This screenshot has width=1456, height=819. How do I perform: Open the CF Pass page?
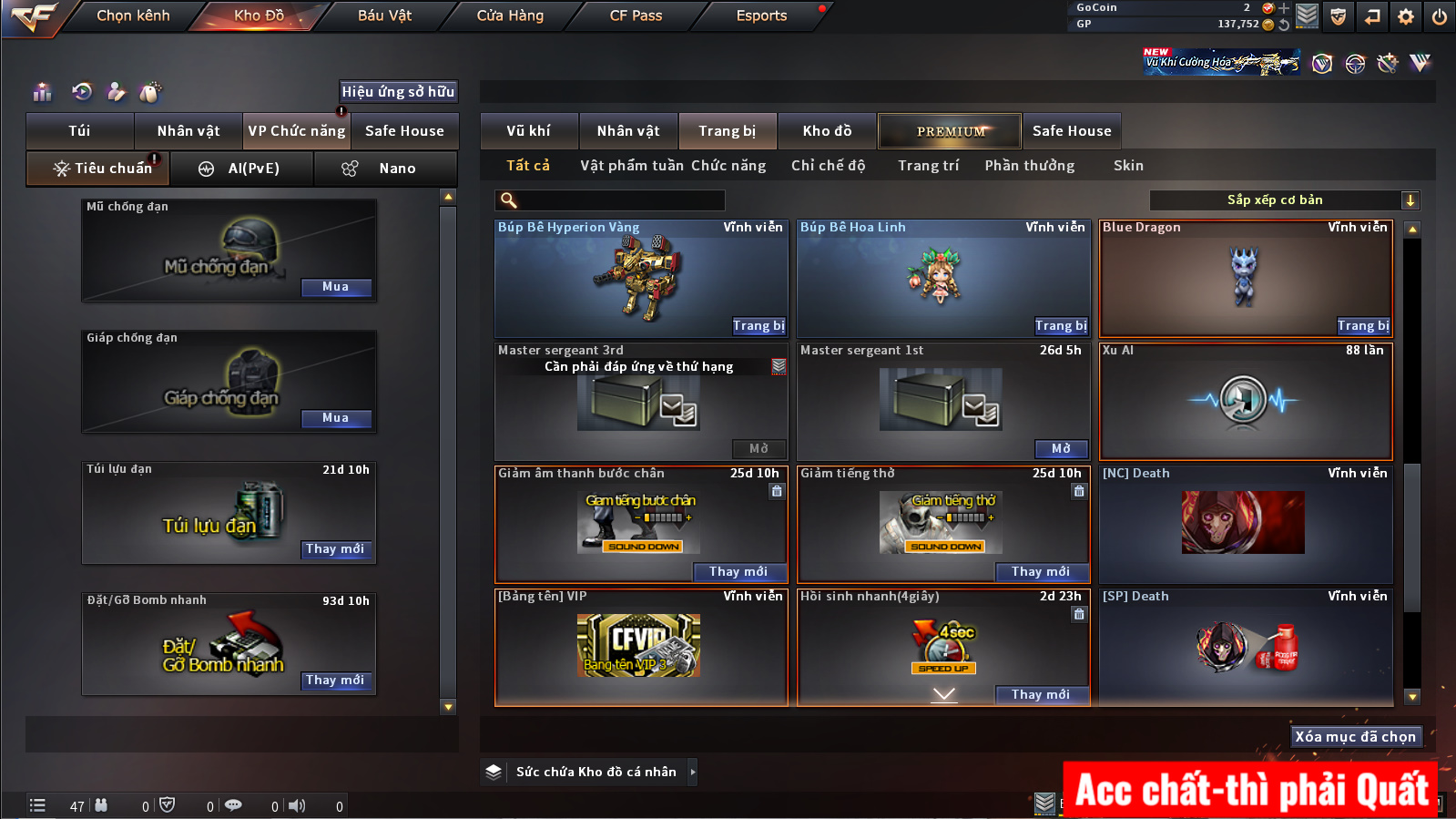[x=636, y=15]
